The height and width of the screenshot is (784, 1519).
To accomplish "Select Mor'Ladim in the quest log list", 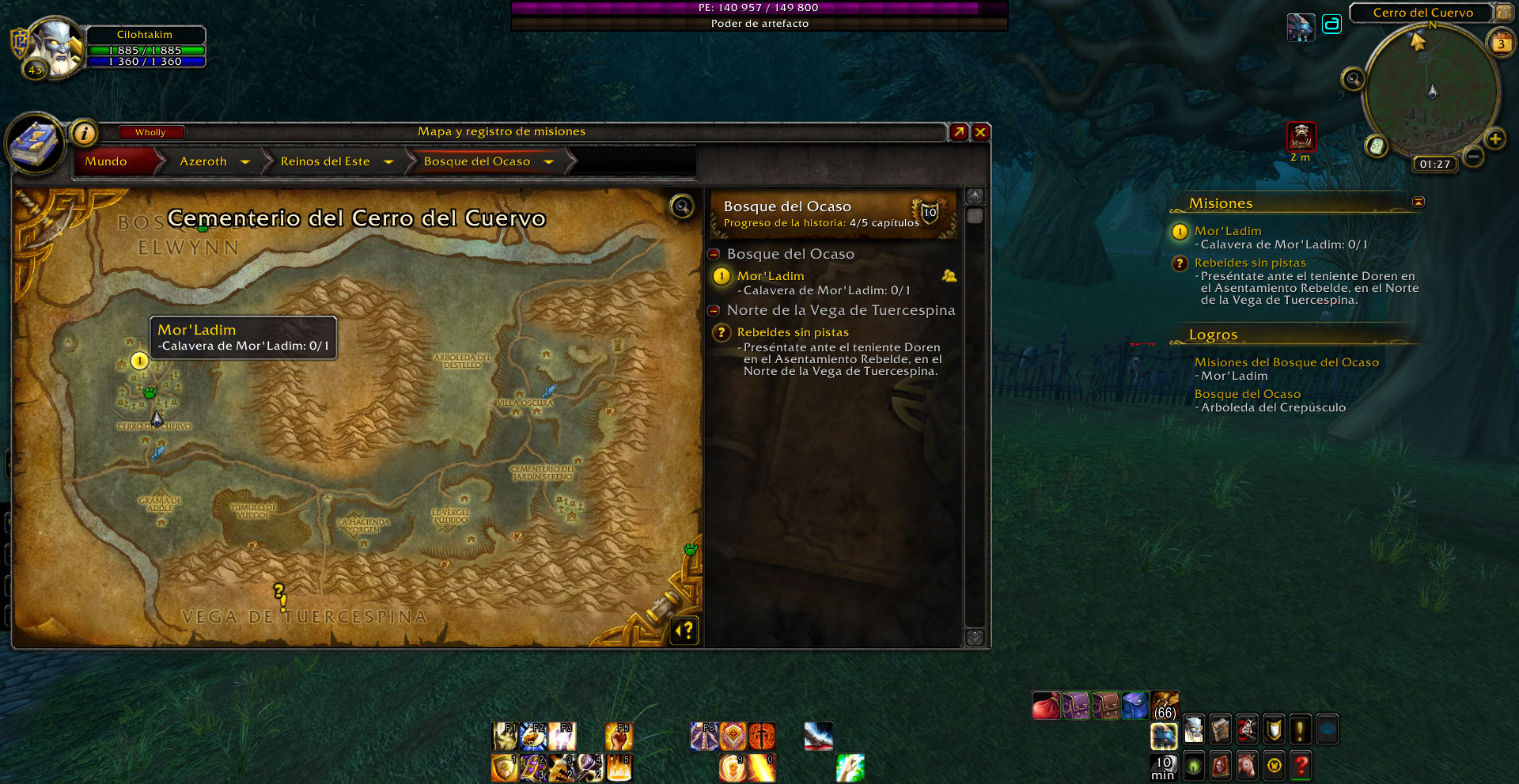I will (x=771, y=276).
